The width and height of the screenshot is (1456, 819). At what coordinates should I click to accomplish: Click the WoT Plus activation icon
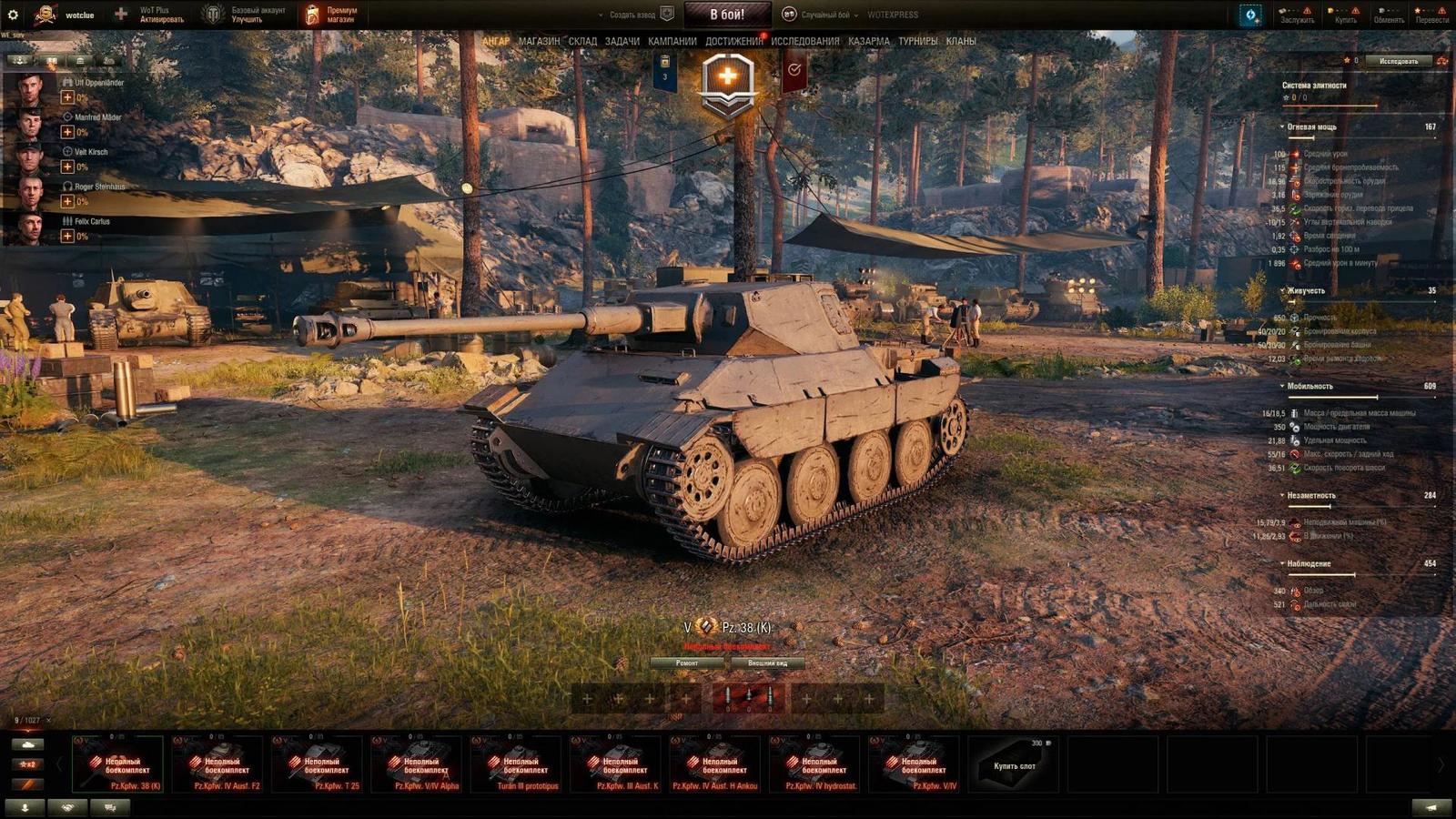(x=119, y=14)
